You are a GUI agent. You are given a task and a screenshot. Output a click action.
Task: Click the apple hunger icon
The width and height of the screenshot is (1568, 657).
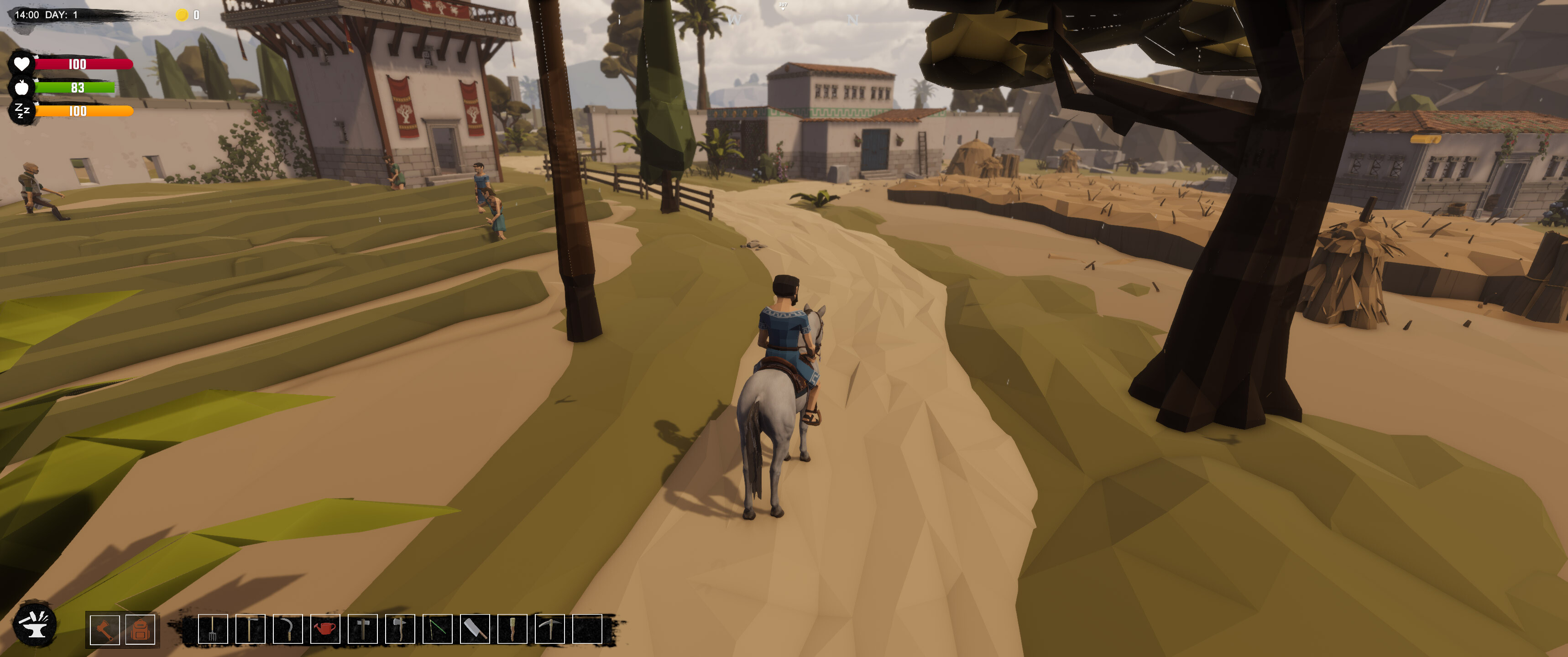[x=22, y=88]
